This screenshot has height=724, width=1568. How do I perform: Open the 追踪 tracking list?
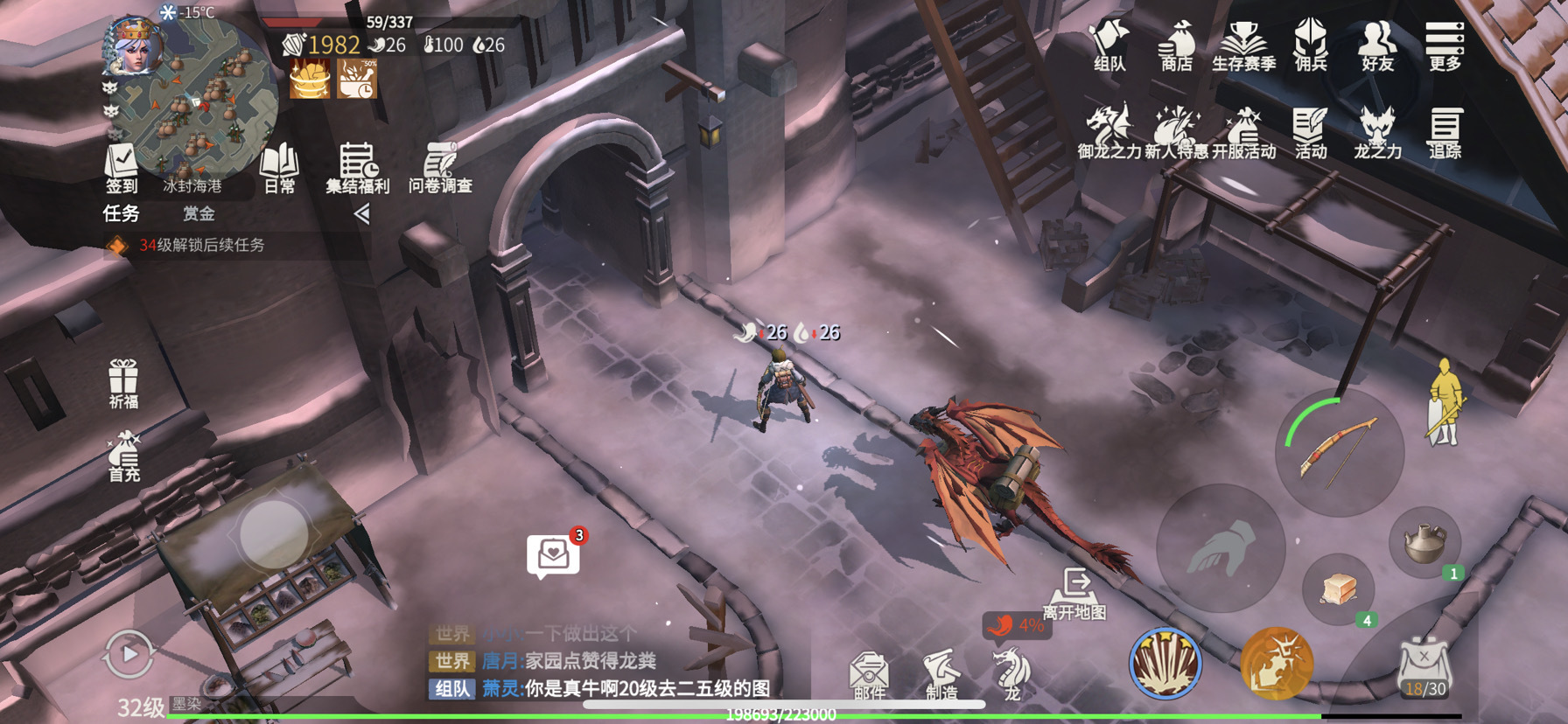pos(1444,133)
